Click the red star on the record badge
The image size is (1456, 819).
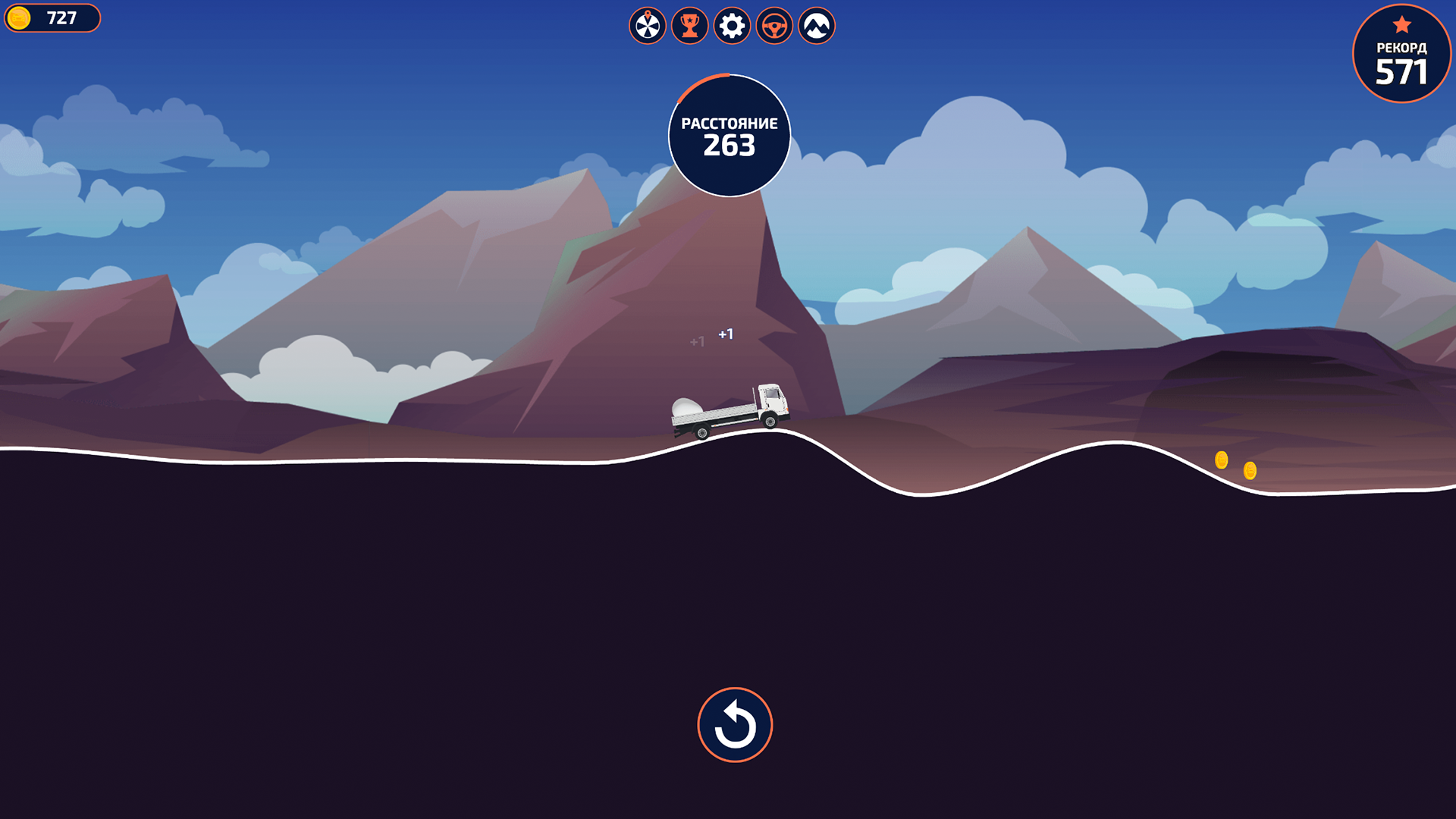pyautogui.click(x=1401, y=24)
